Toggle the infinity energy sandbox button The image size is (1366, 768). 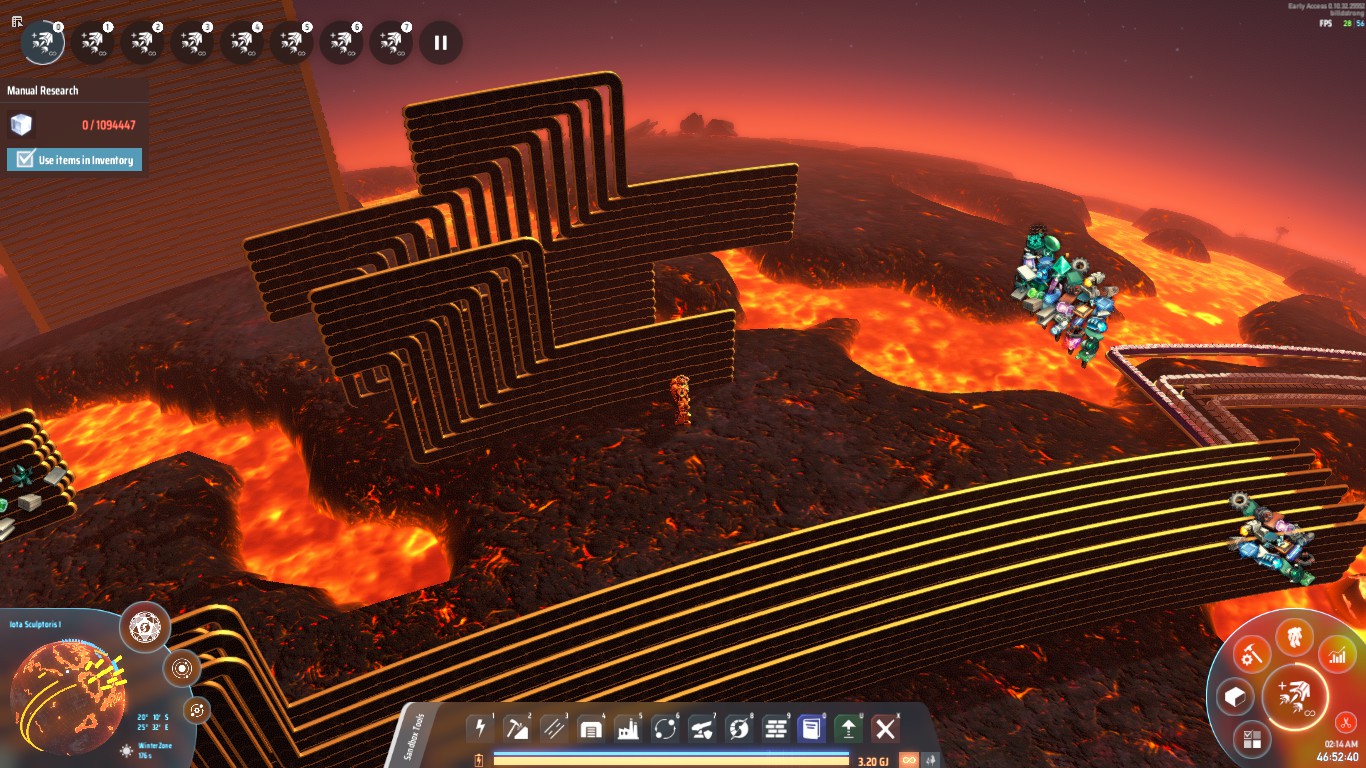[909, 760]
